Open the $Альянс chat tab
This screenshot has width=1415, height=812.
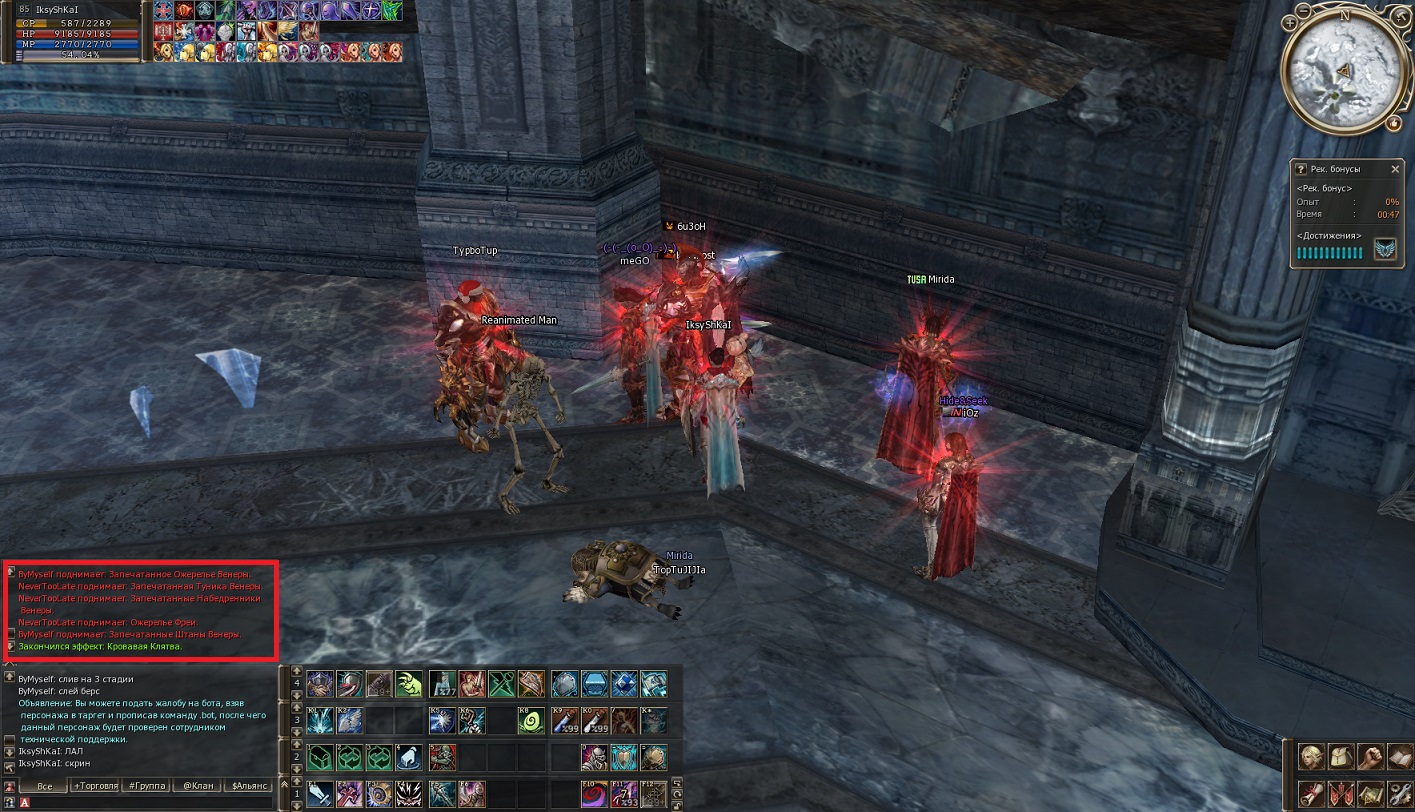[249, 786]
